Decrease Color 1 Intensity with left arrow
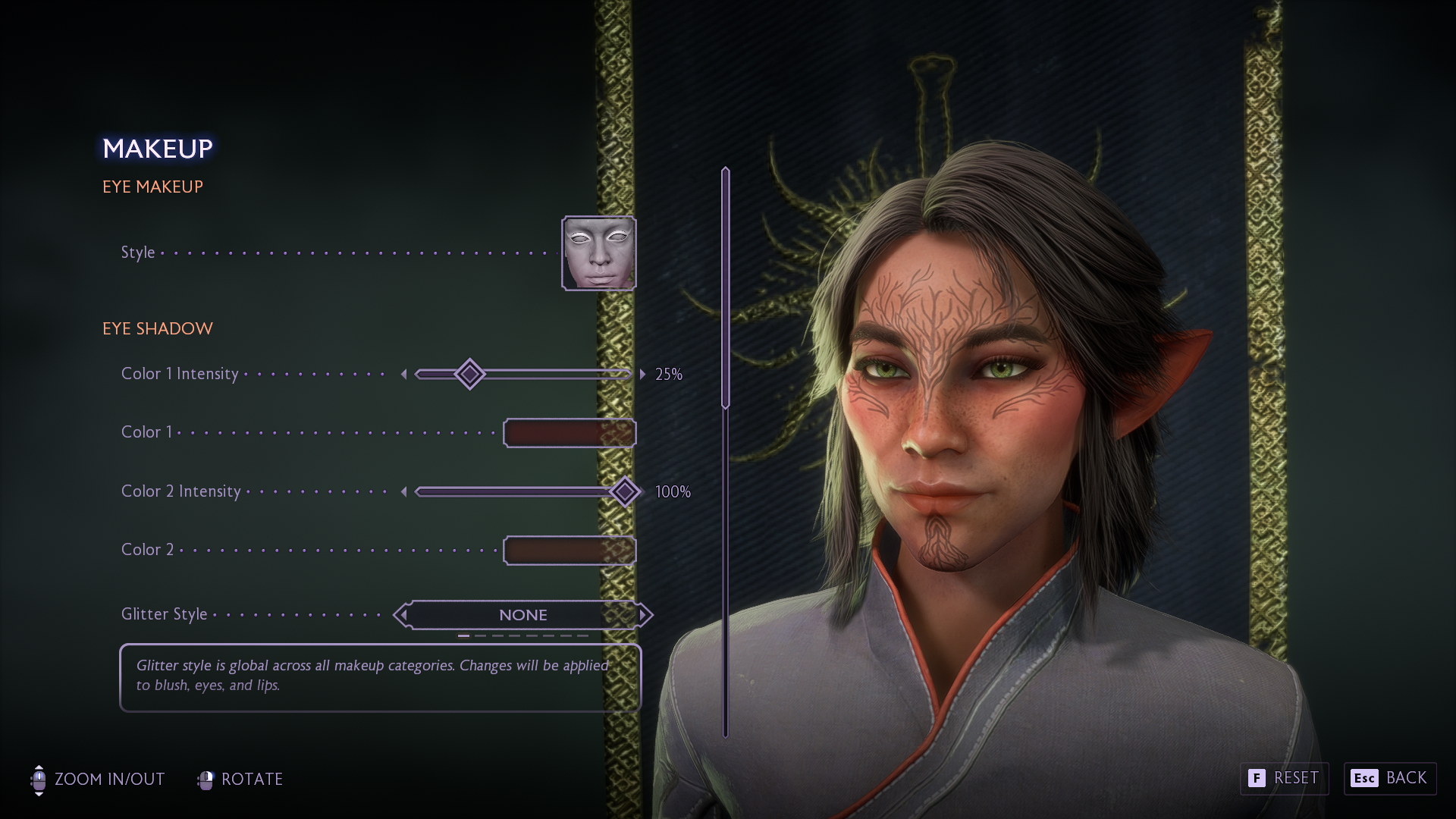Image resolution: width=1456 pixels, height=819 pixels. coord(404,374)
